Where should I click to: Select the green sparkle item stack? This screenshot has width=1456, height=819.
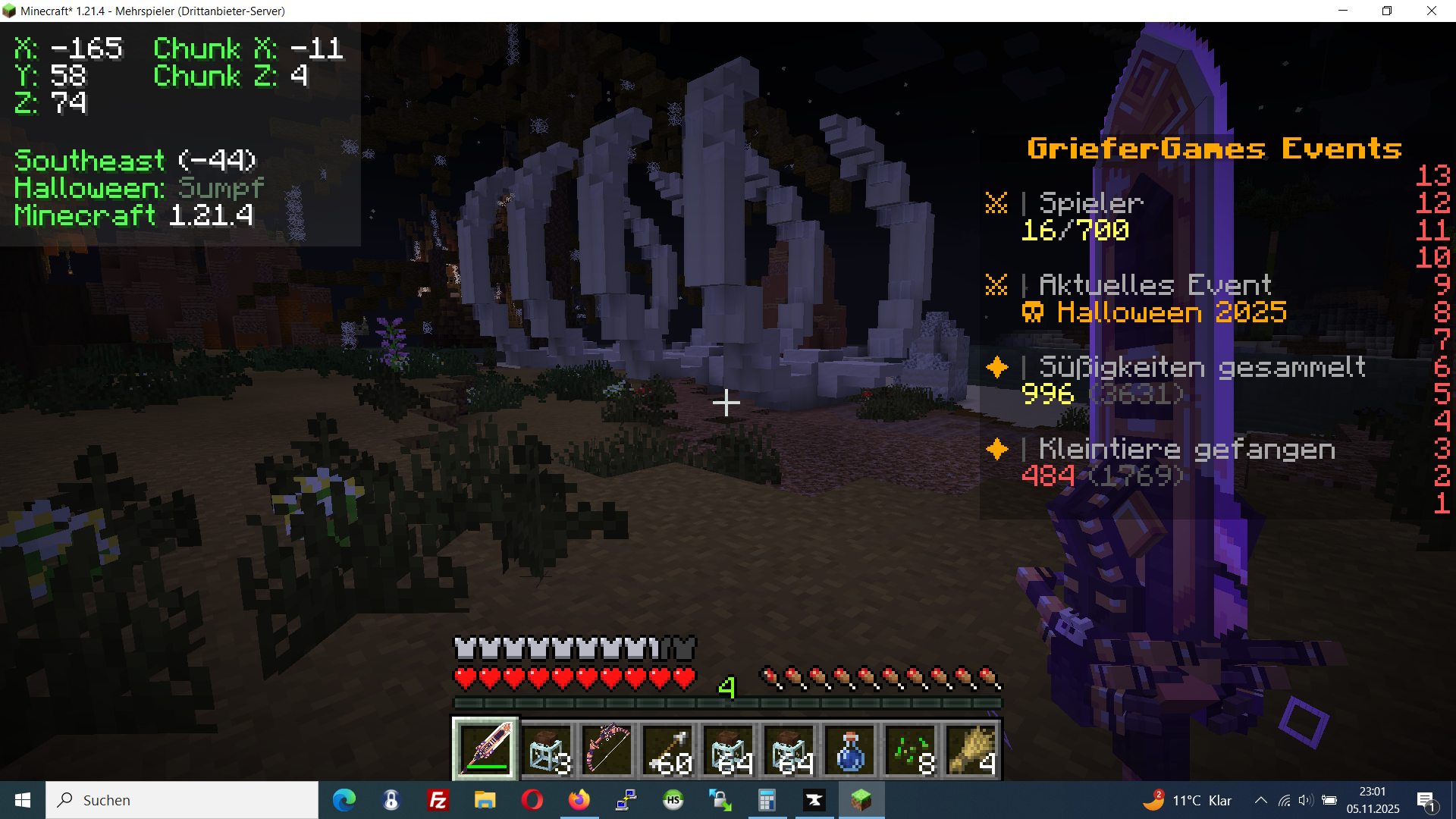(911, 749)
